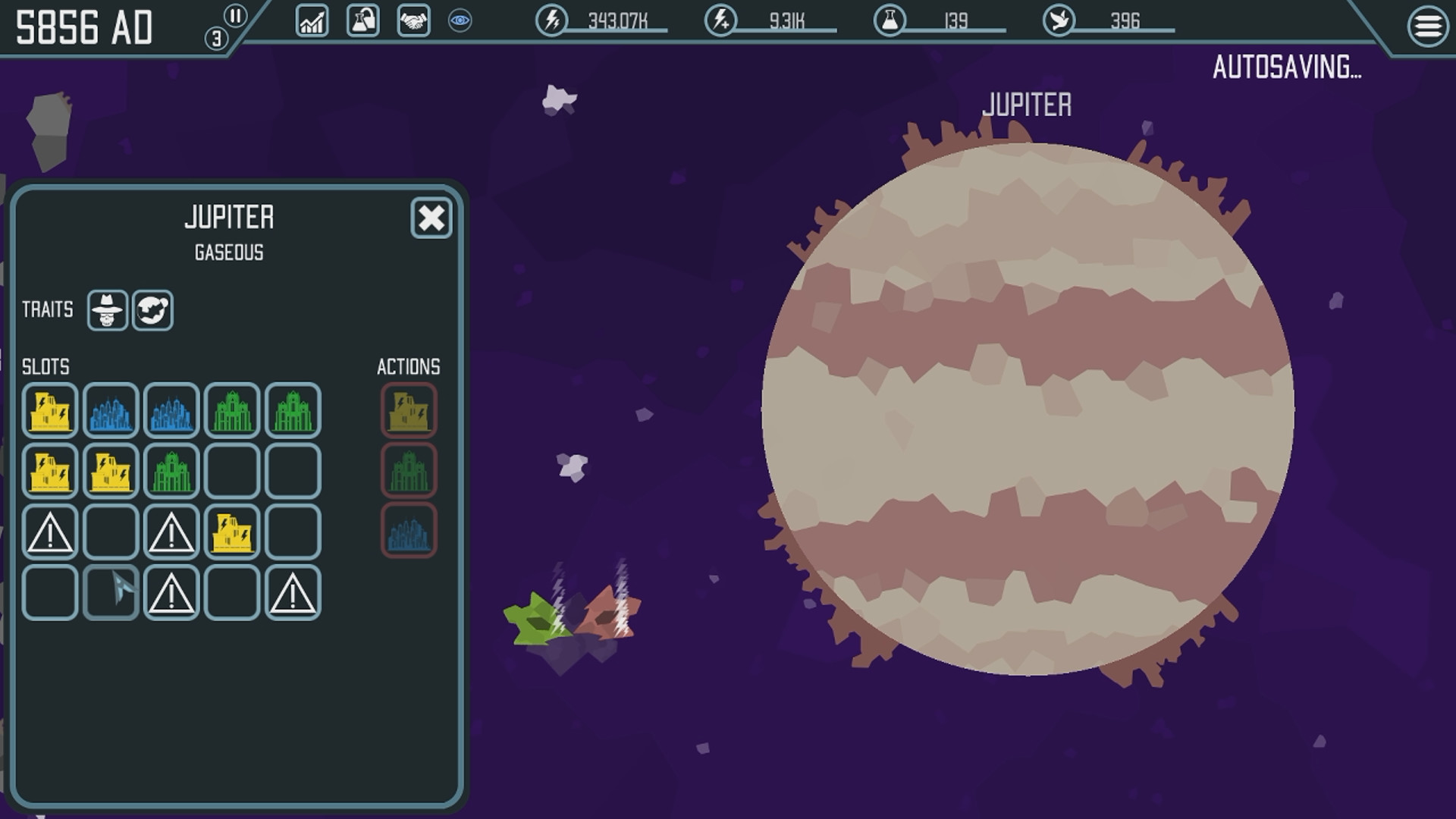Select the empty slot with cursor highlight
Viewport: 1456px width, 819px height.
110,592
